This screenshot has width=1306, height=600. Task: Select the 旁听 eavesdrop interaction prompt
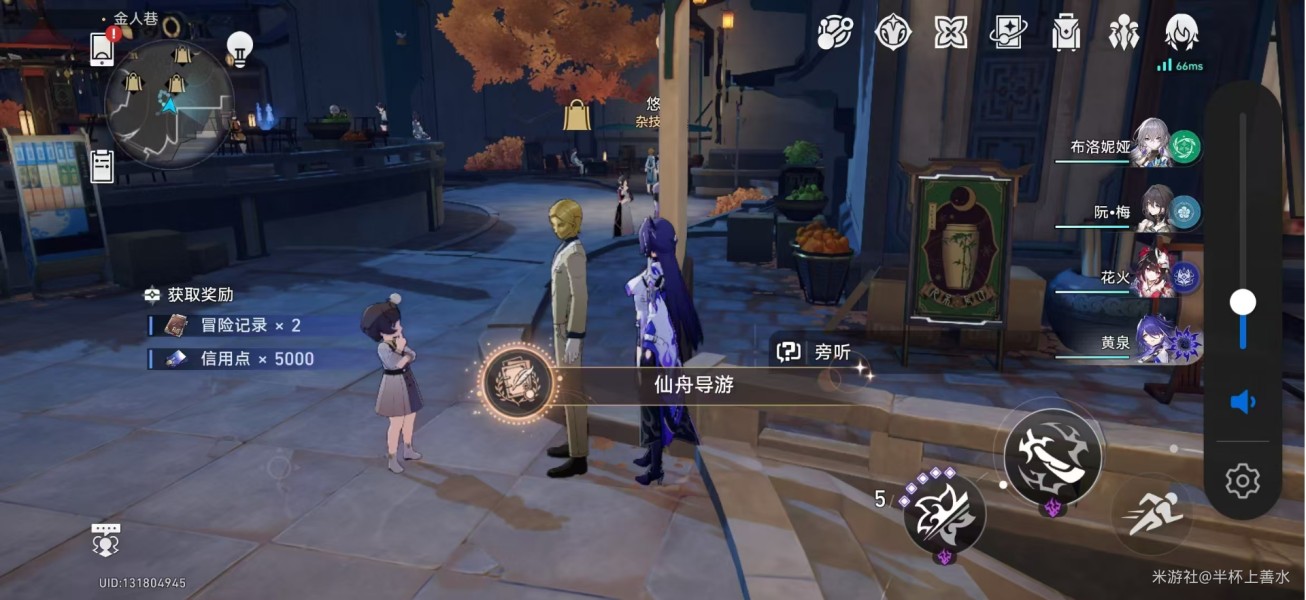click(815, 351)
